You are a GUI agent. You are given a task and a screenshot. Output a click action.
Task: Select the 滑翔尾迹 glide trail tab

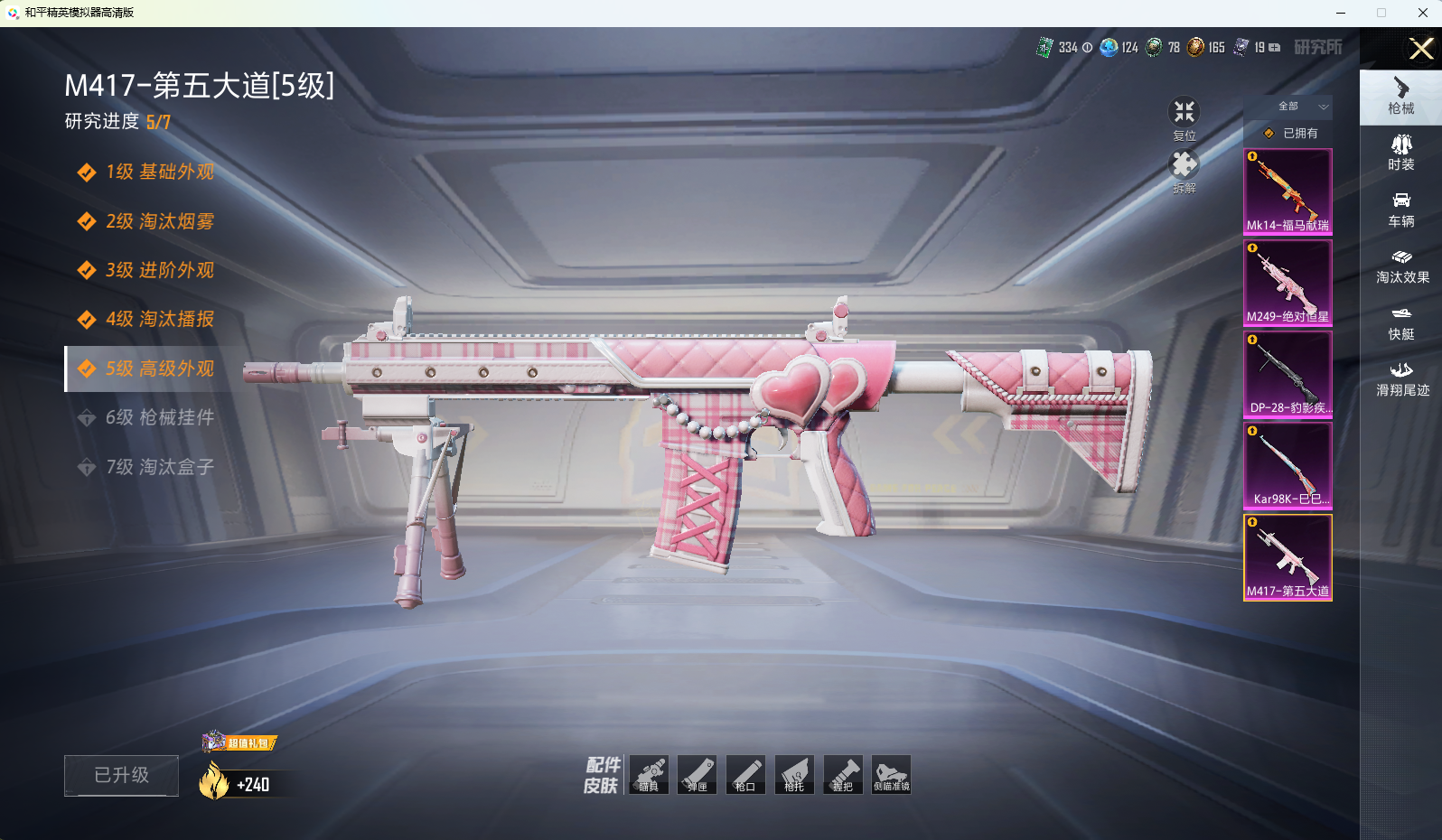[x=1401, y=378]
